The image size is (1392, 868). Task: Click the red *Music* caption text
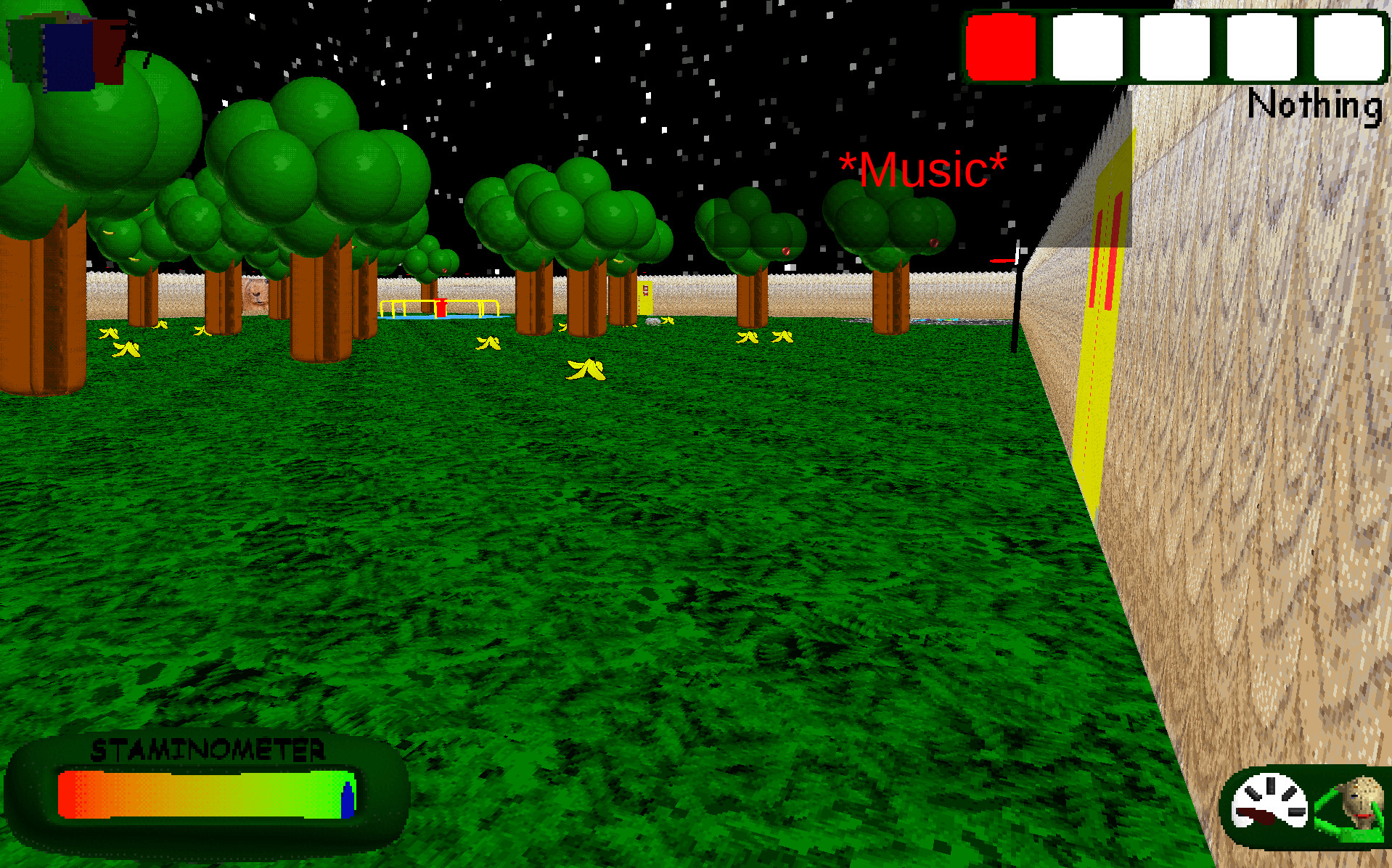pyautogui.click(x=922, y=171)
